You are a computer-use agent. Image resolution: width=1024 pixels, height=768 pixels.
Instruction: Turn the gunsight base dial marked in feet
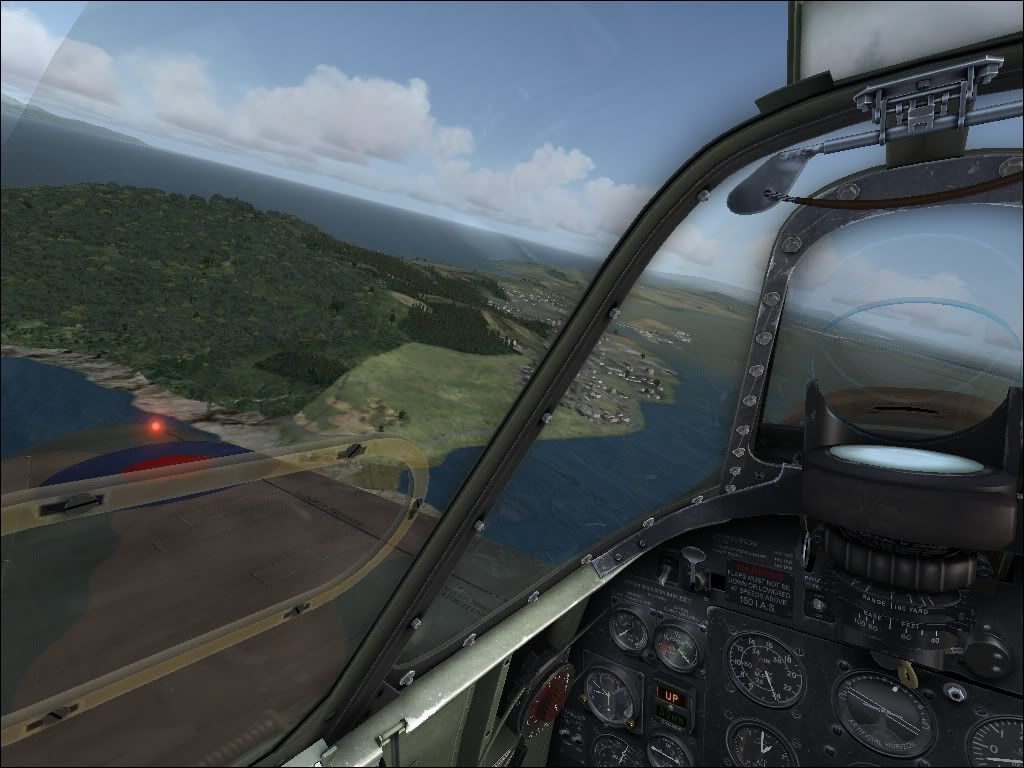[905, 628]
